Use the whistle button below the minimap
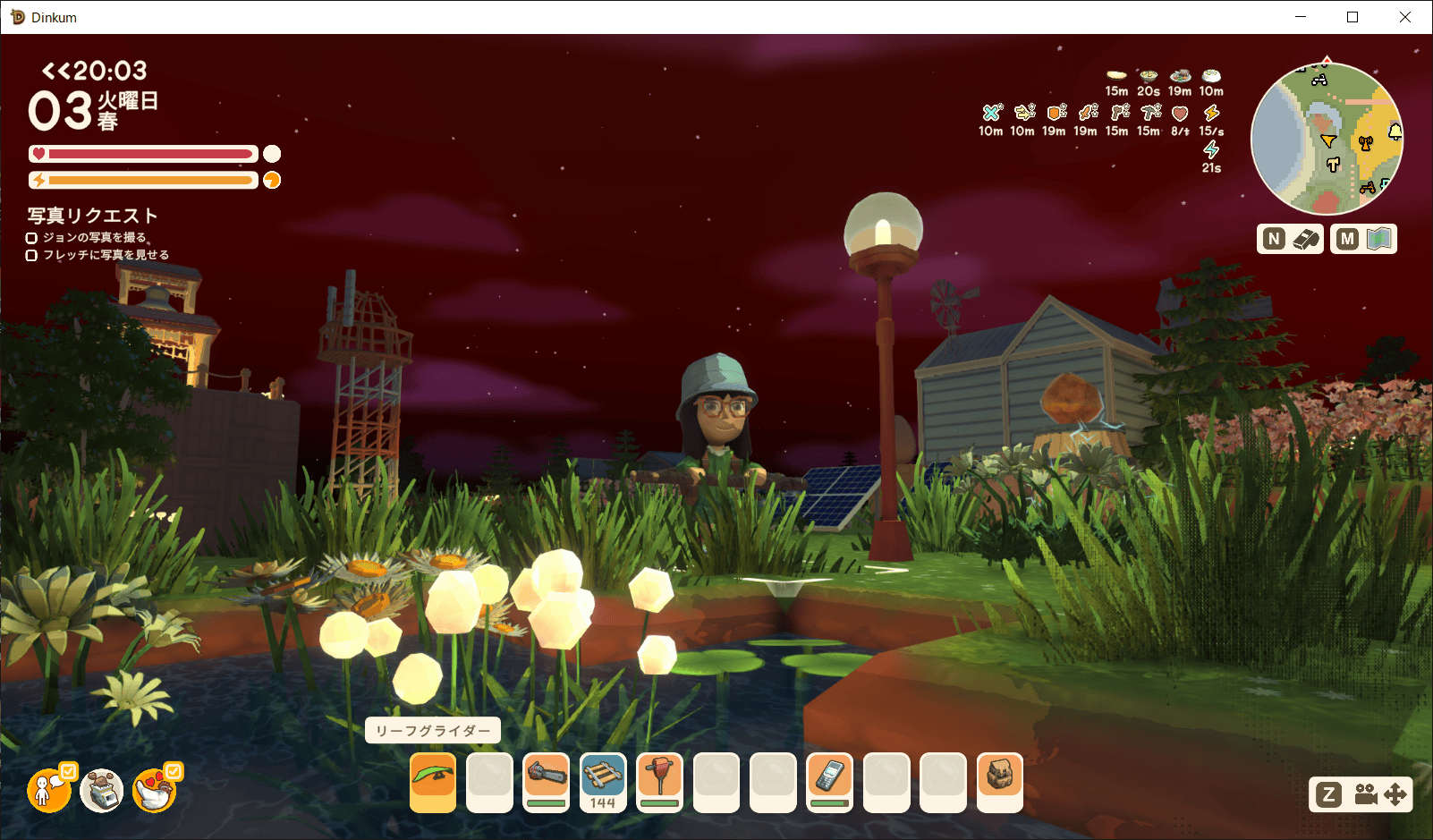 coord(1290,239)
